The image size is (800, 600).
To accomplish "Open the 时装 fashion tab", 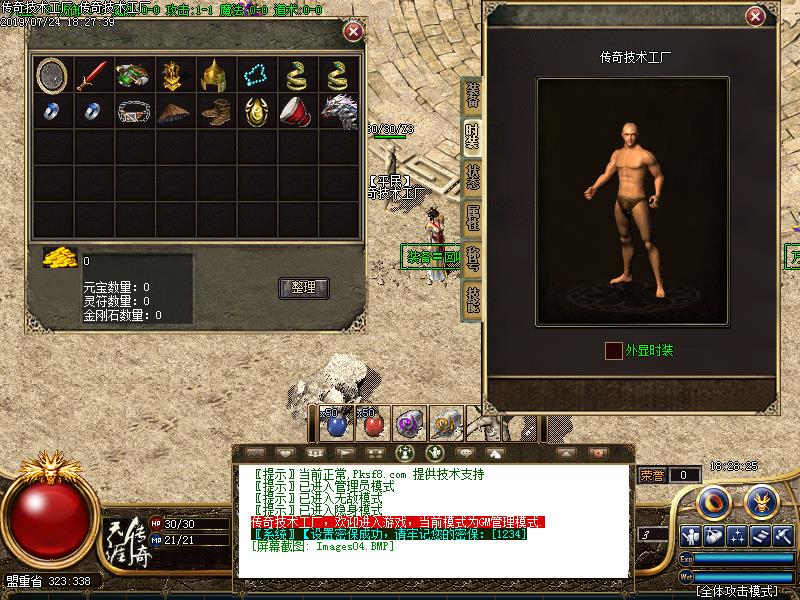I will click(x=472, y=134).
